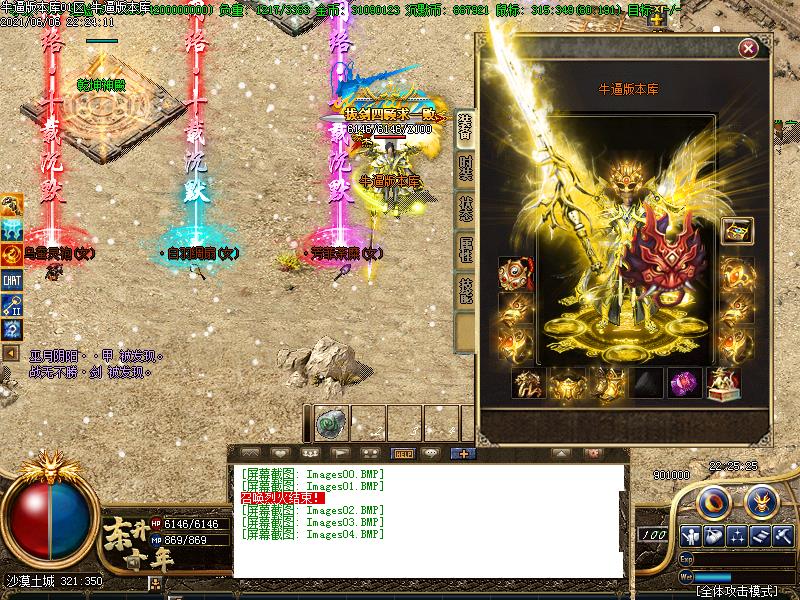Screen dimensions: 800x600
Task: Click the blue plus button above chat
Action: click(x=462, y=453)
